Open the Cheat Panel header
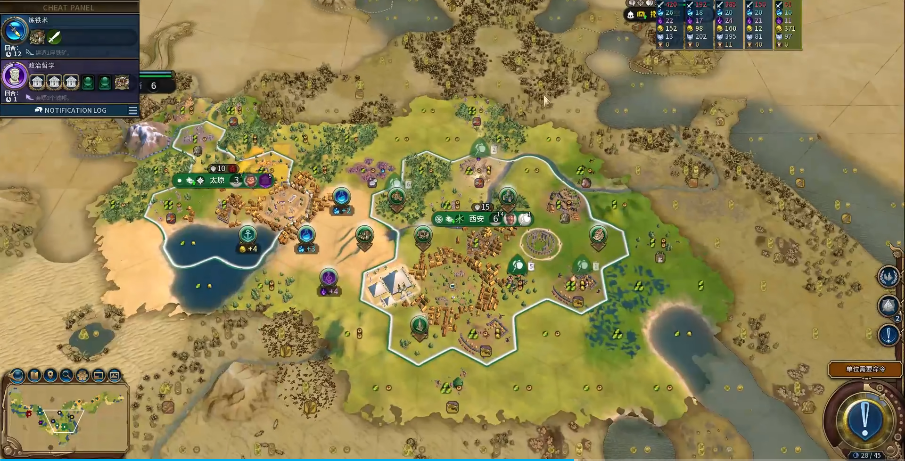The height and width of the screenshot is (461, 905). pos(68,6)
